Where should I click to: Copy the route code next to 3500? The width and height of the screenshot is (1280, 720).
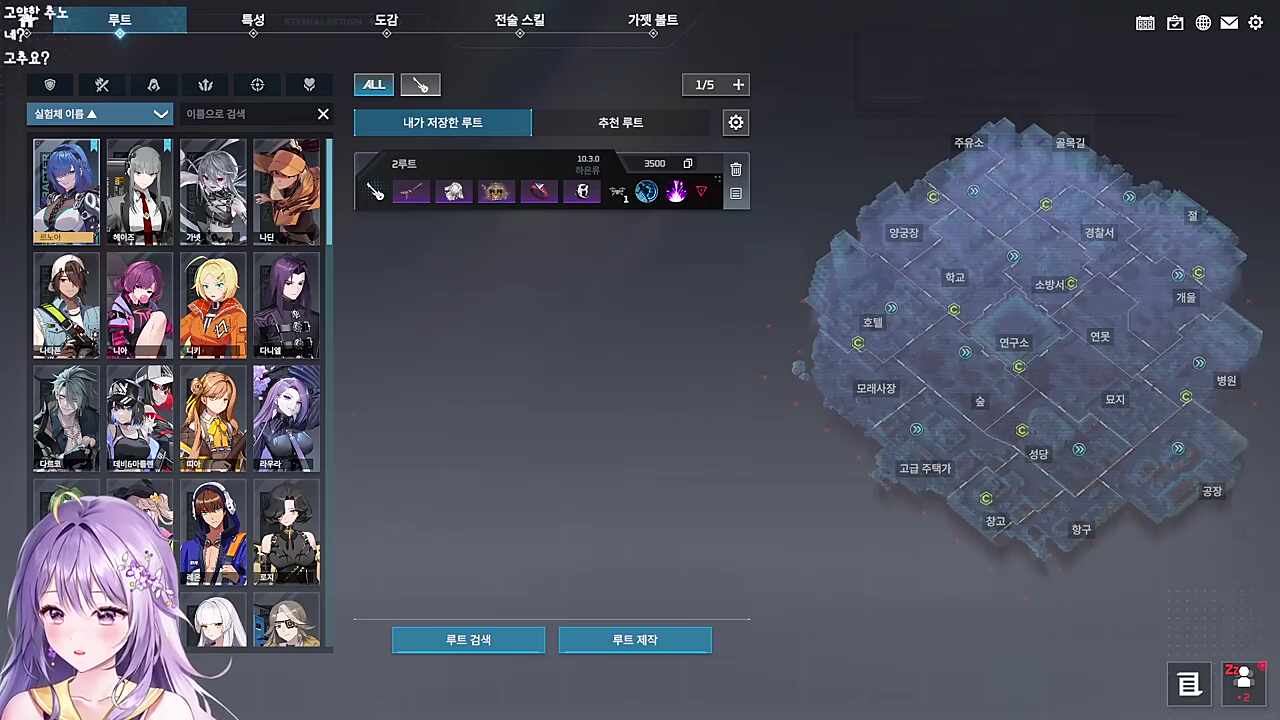point(687,163)
